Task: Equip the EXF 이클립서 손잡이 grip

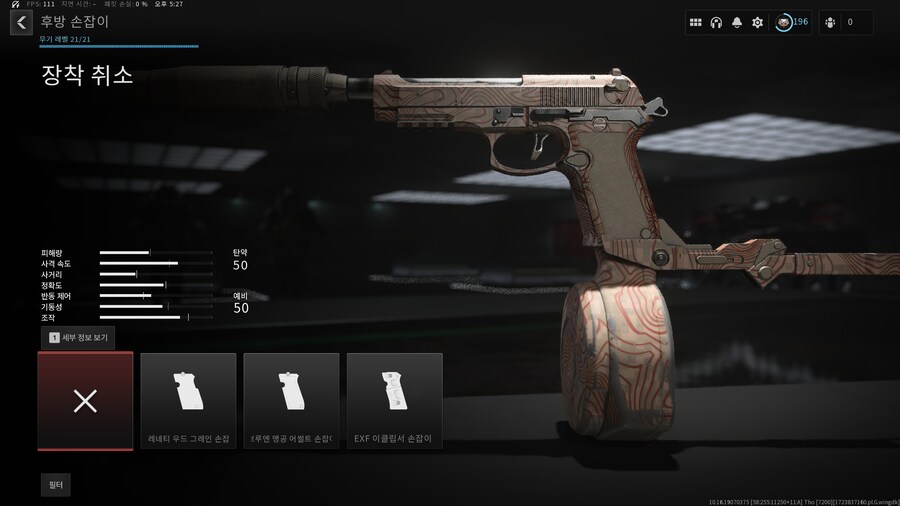Action: [x=394, y=401]
